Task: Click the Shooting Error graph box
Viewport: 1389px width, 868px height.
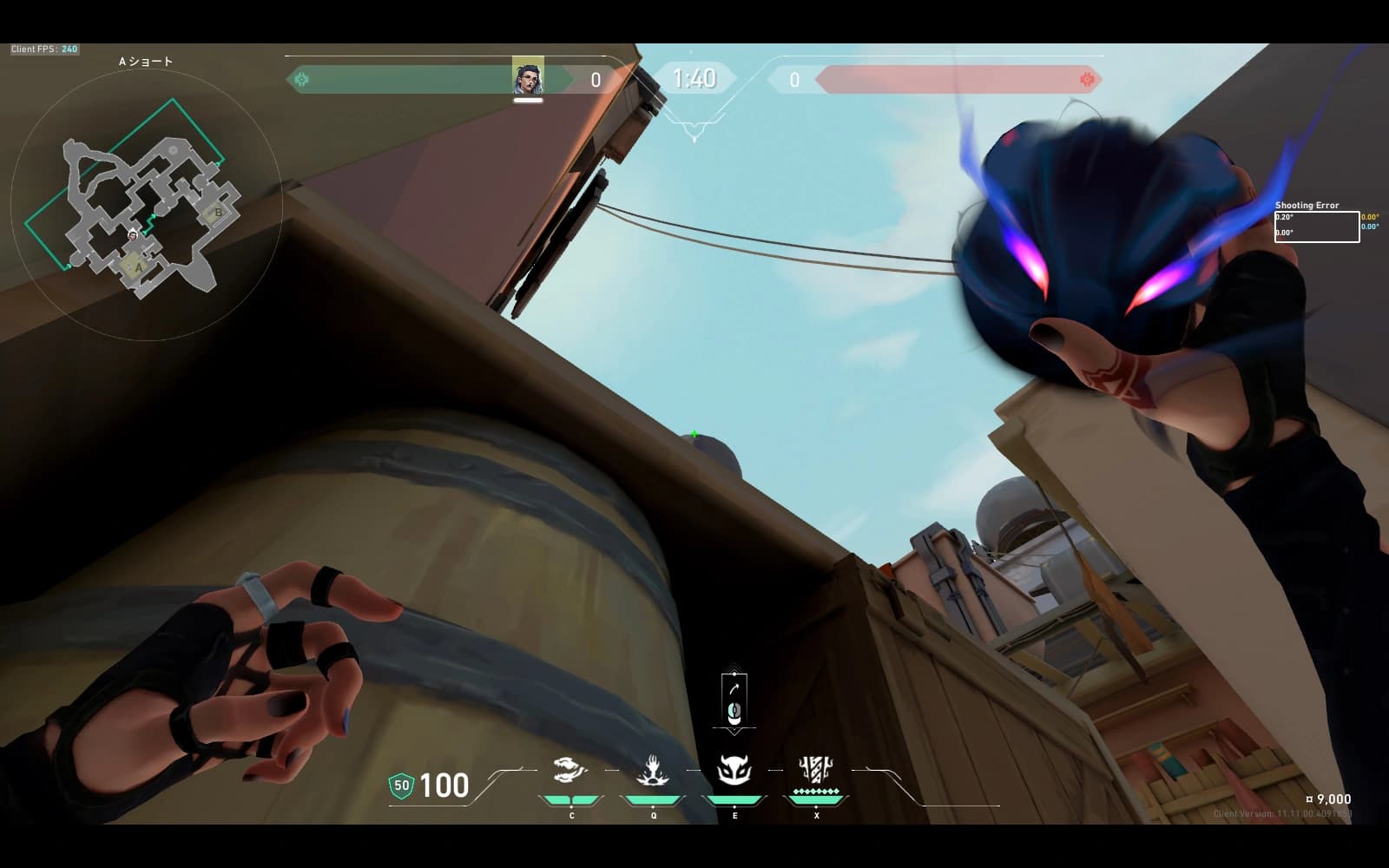Action: 1316,227
